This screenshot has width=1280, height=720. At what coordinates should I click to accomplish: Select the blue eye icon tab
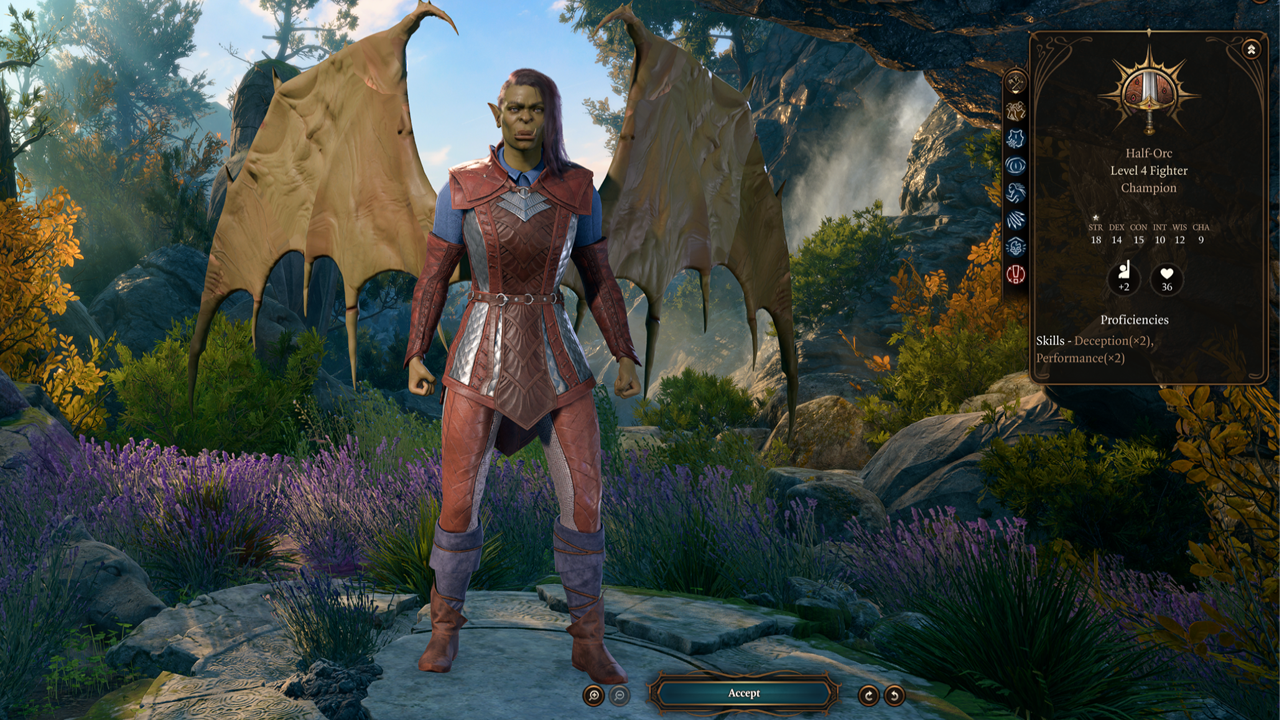pyautogui.click(x=1016, y=165)
